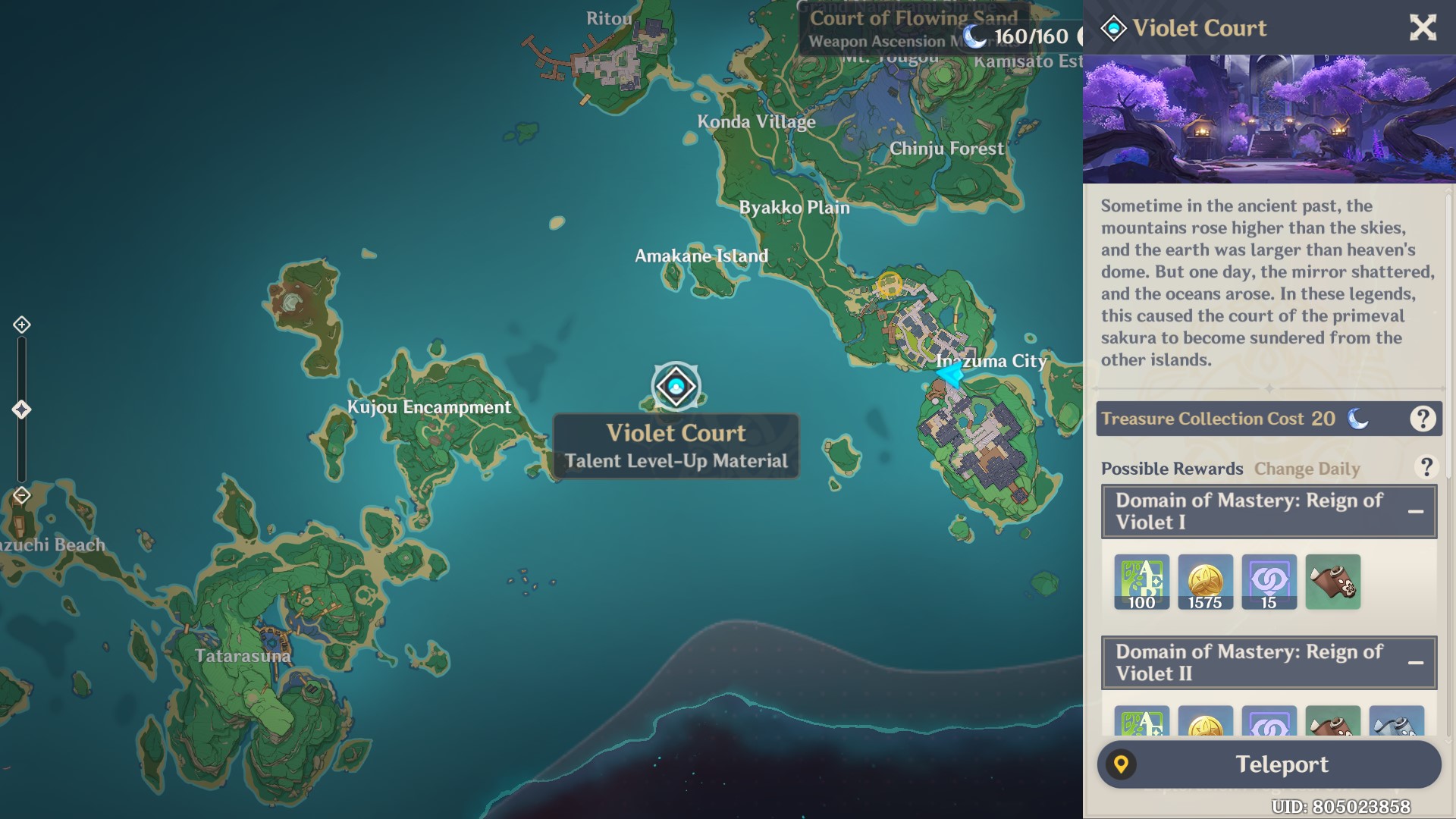This screenshot has width=1456, height=819.
Task: Select the Companionship EXP reward icon showing 15
Action: pos(1269,582)
